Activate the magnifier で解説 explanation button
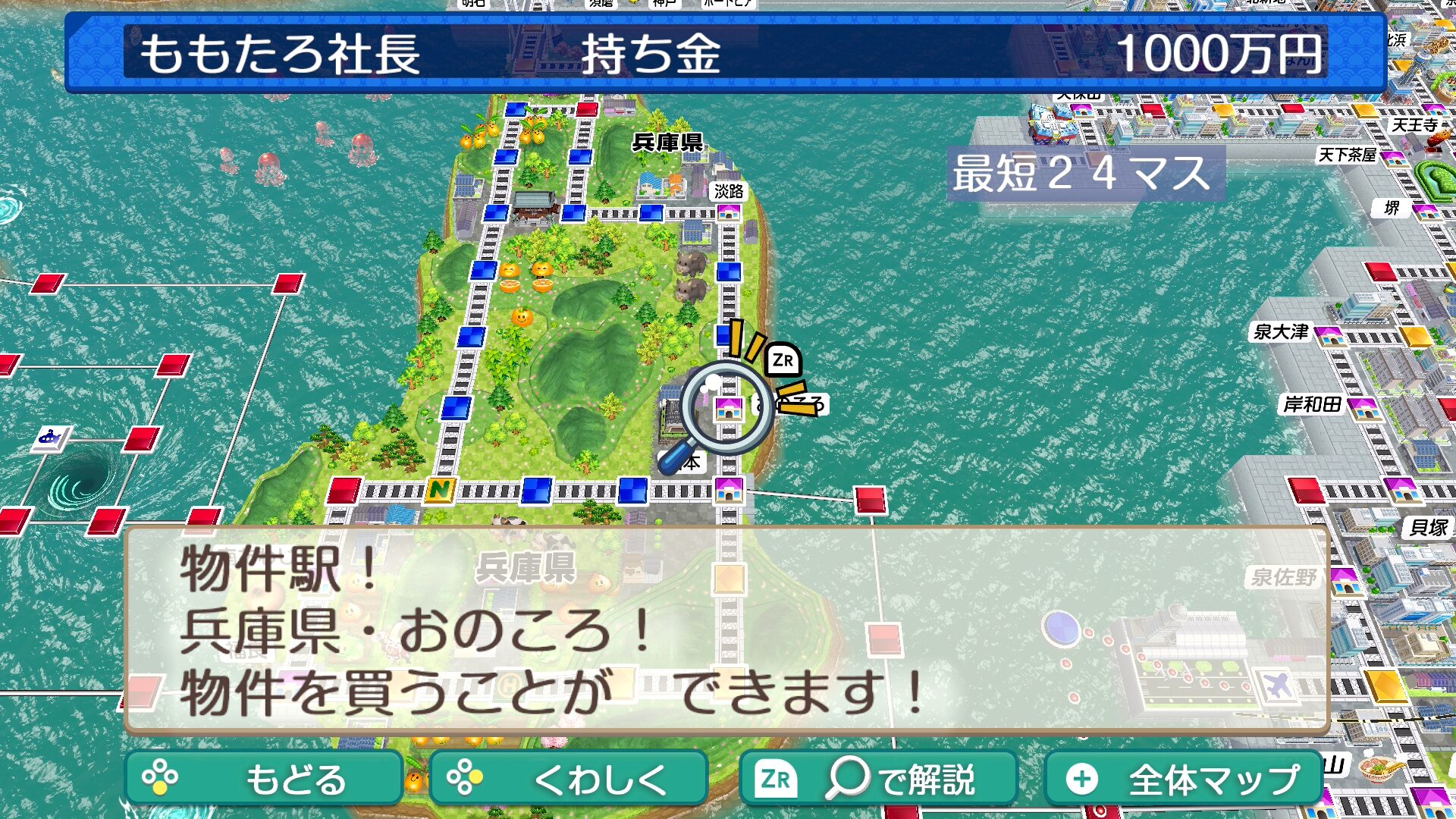The image size is (1456, 819). [877, 778]
